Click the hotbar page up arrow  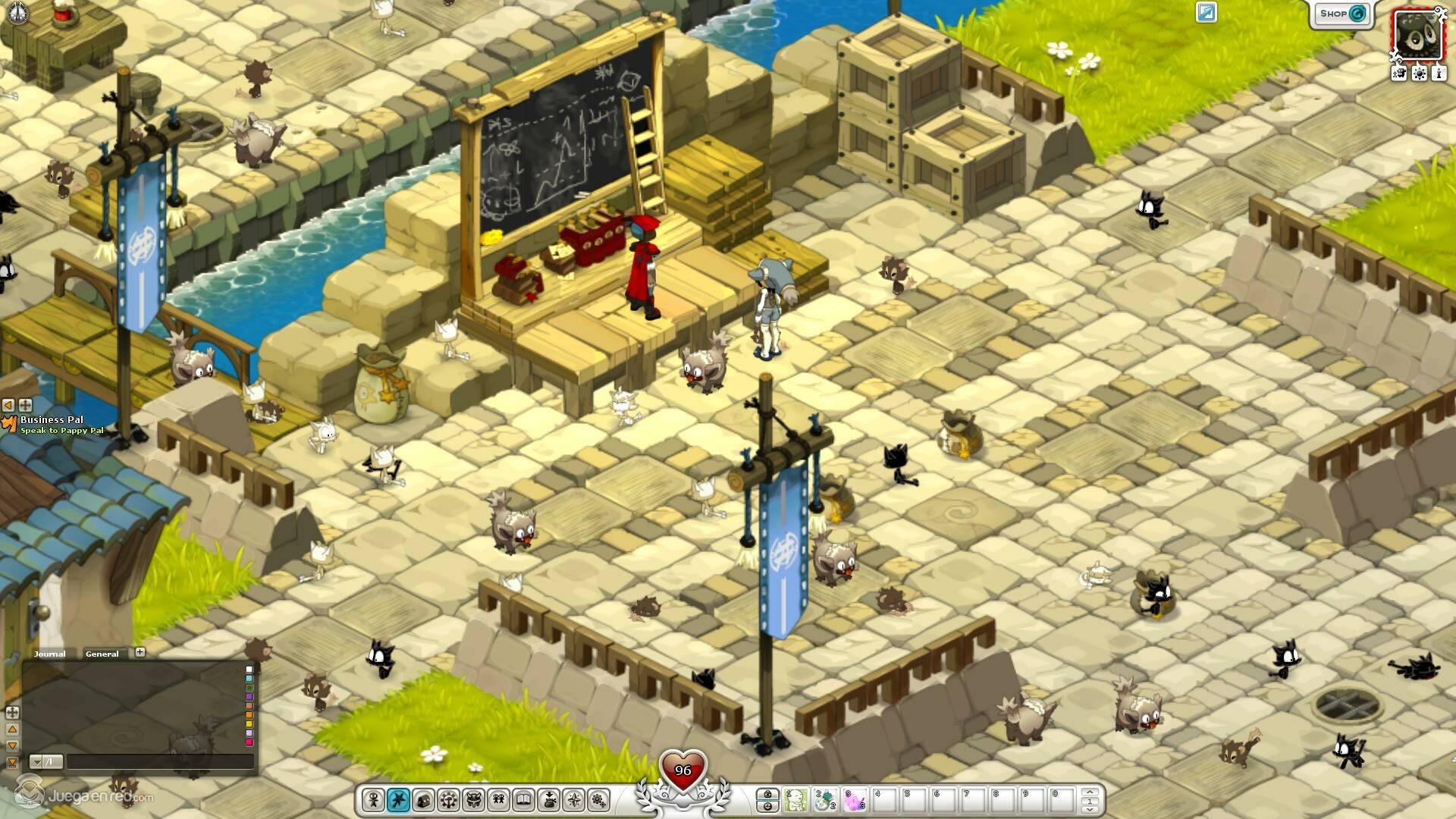(1089, 793)
